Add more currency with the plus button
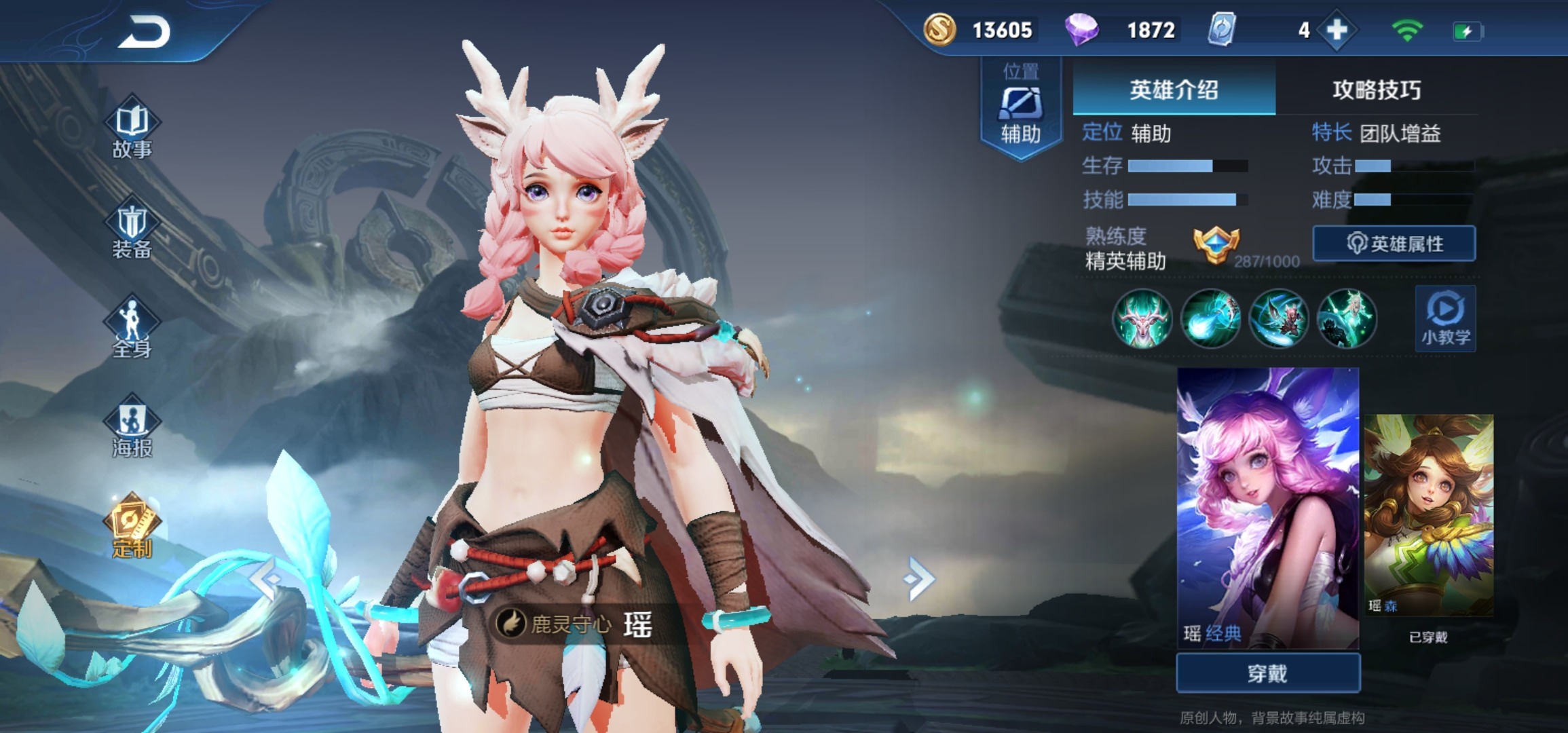This screenshot has width=1568, height=733. [x=1337, y=31]
